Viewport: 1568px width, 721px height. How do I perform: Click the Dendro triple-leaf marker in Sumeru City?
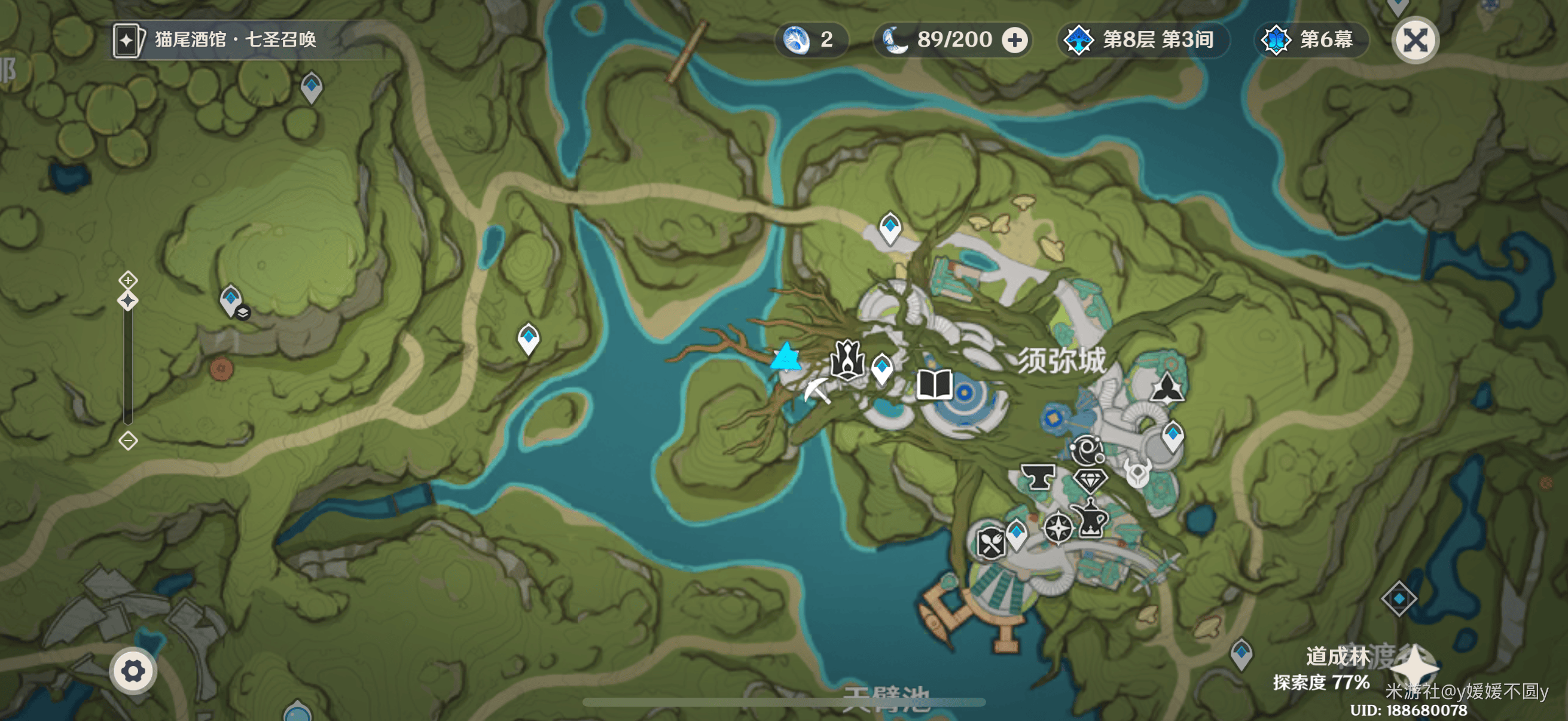pos(1167,388)
